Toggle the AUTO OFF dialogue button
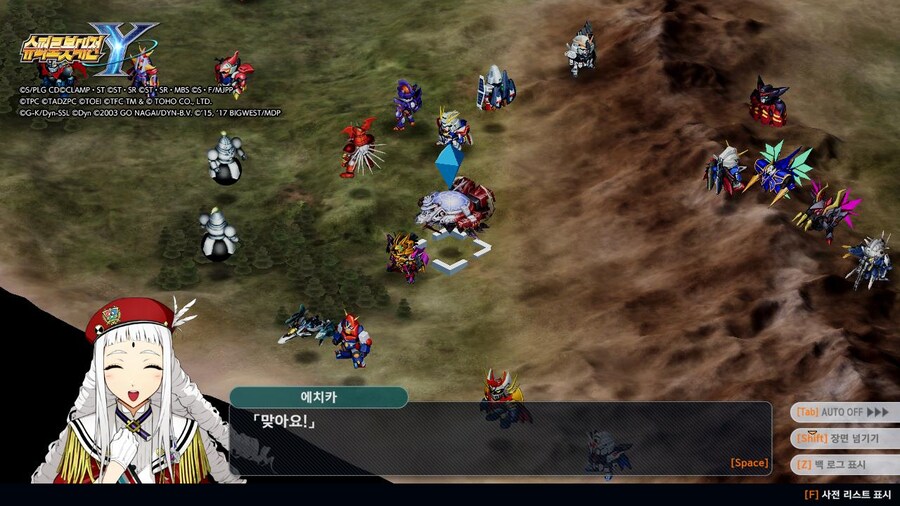 [x=843, y=412]
